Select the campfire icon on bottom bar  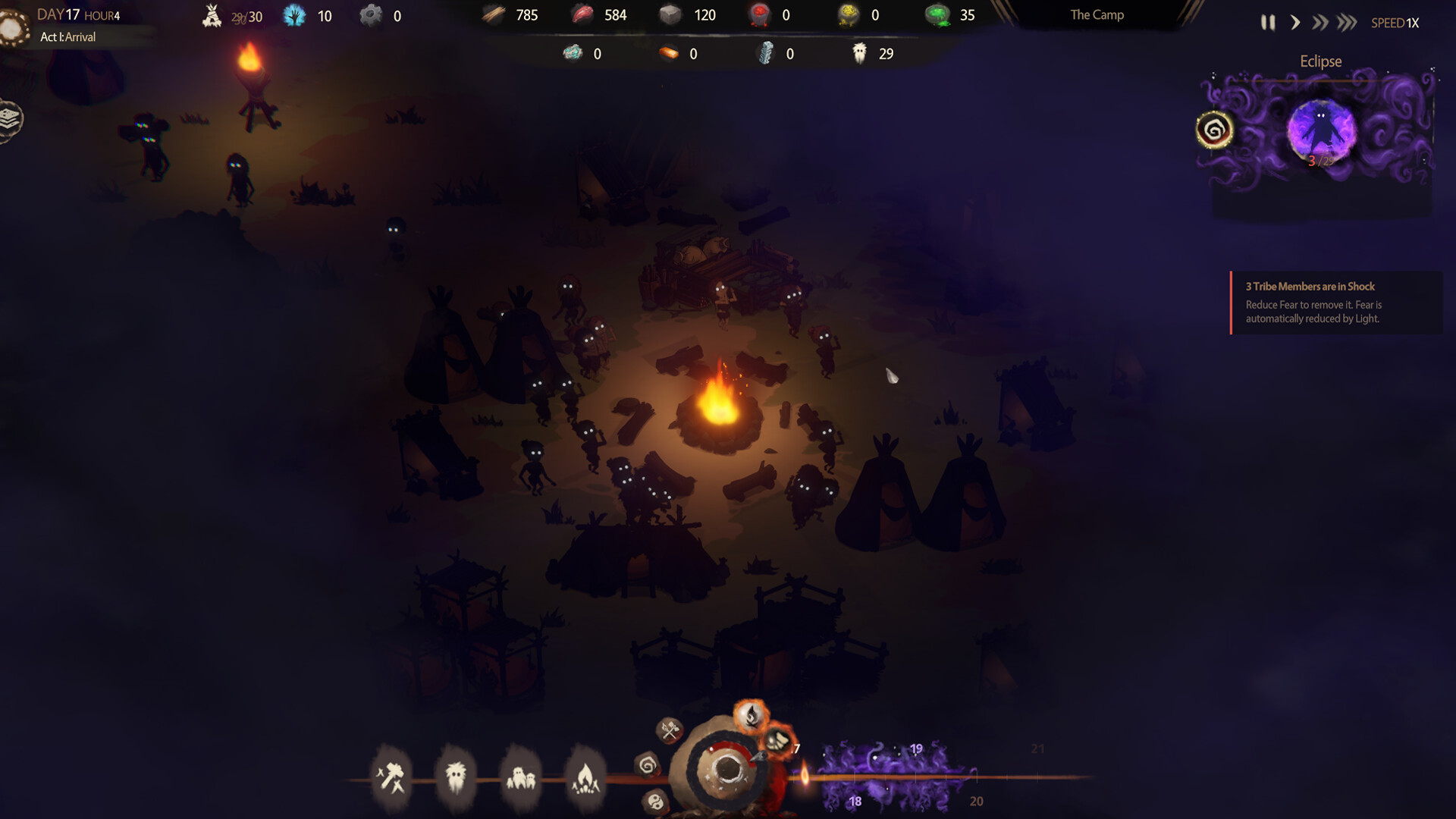pos(585,779)
